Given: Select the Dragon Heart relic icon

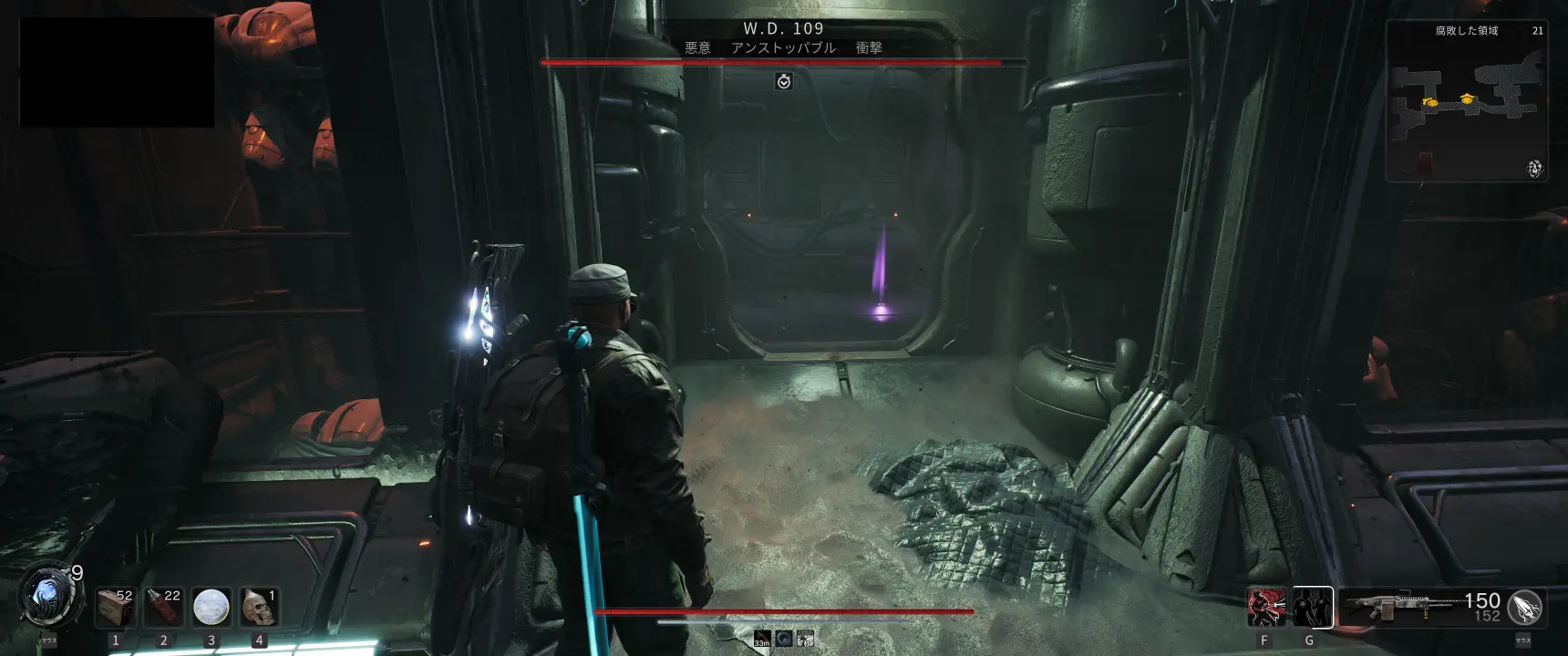Looking at the screenshot, I should pyautogui.click(x=46, y=597).
